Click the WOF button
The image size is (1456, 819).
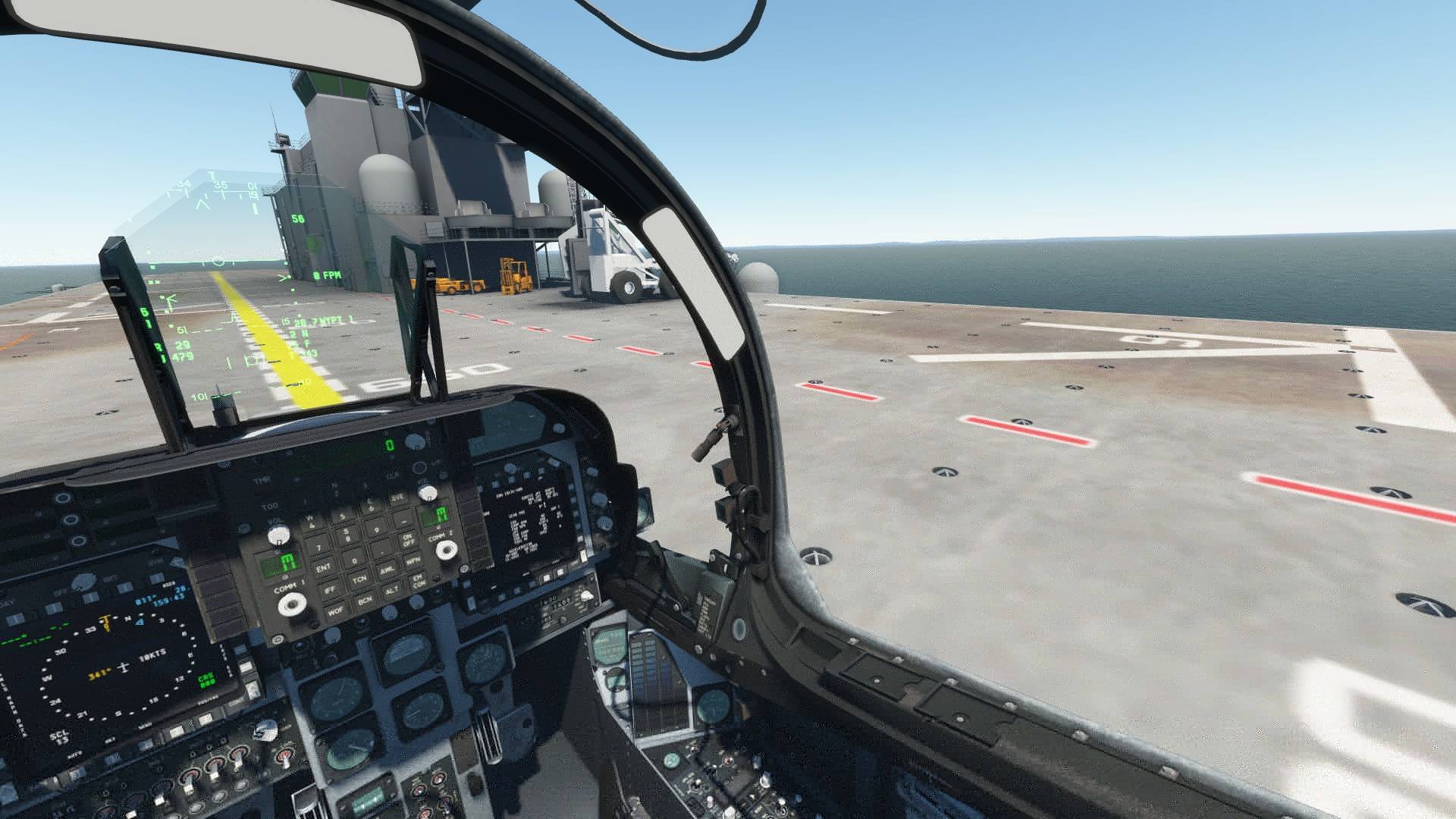click(335, 610)
